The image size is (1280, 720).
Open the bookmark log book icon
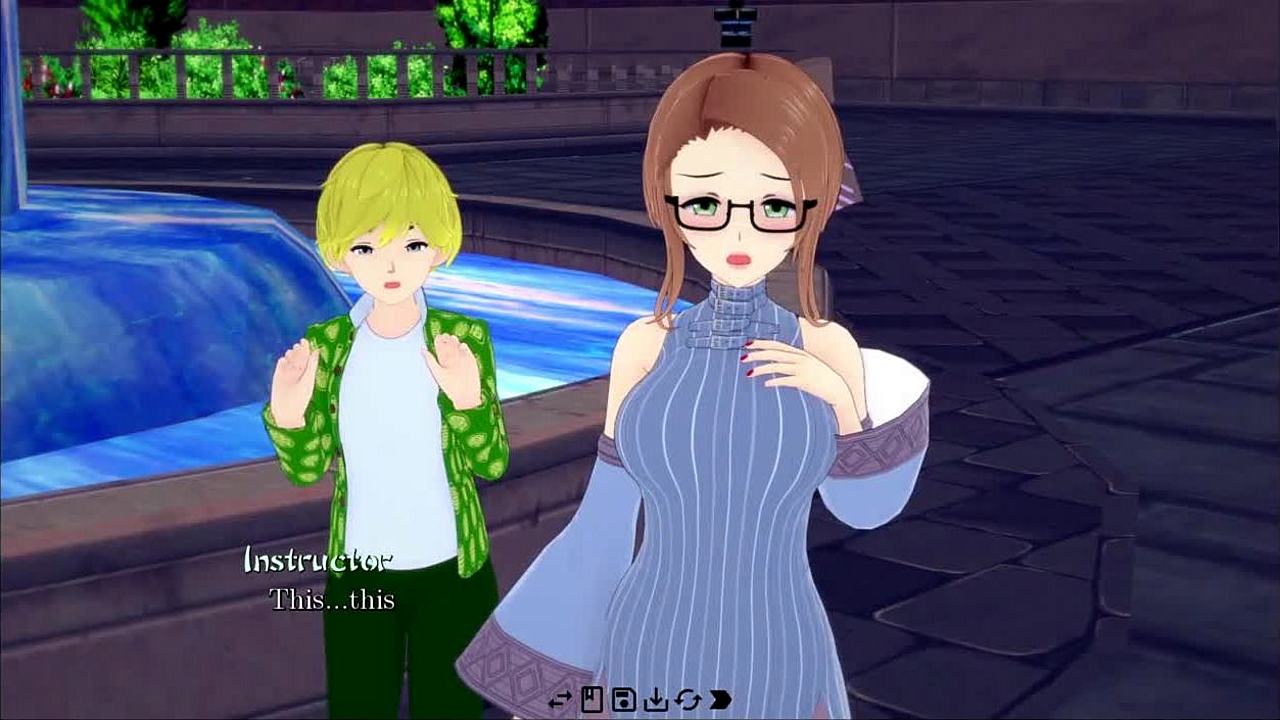[x=592, y=700]
